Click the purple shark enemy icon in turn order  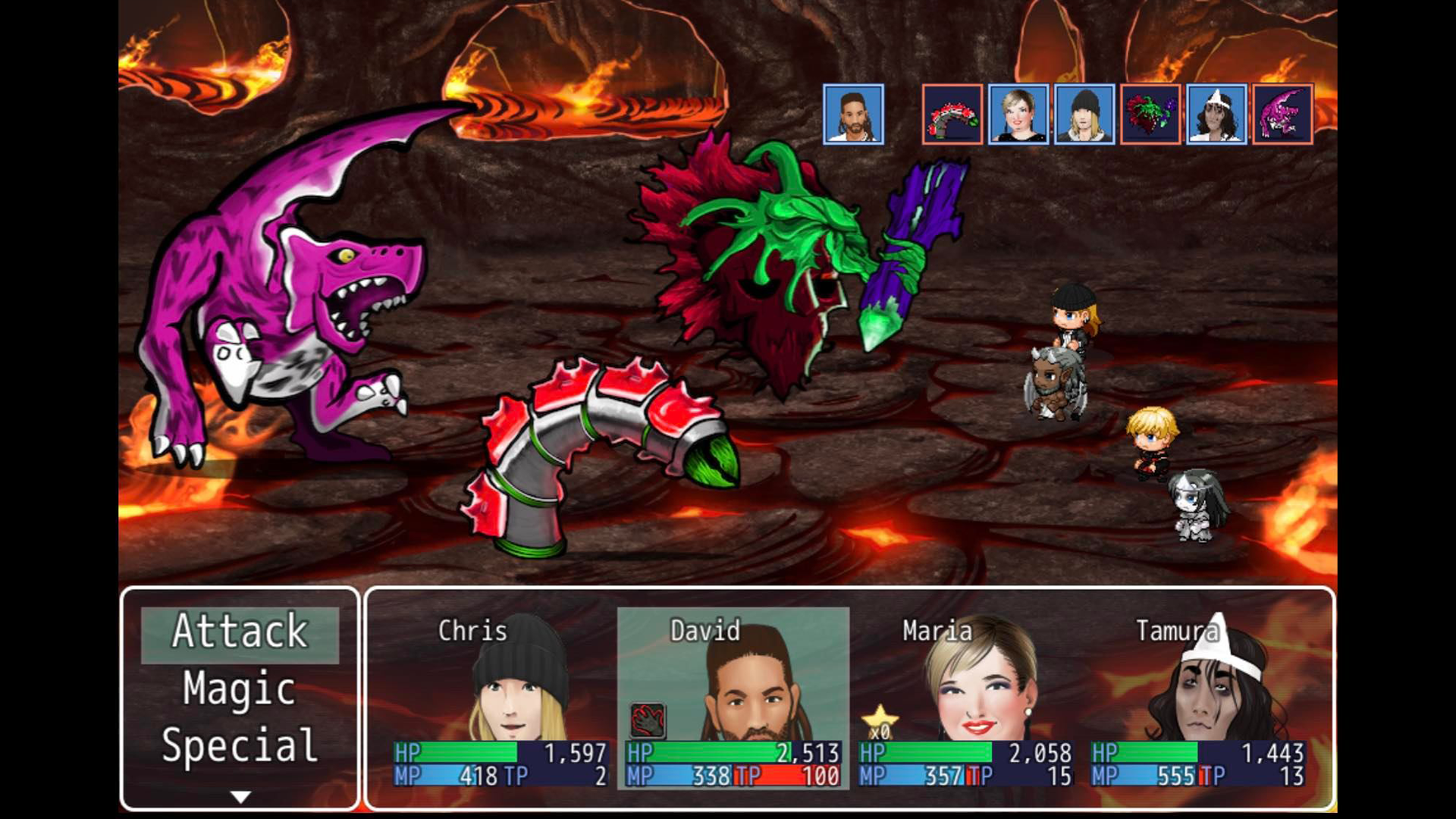click(1280, 114)
